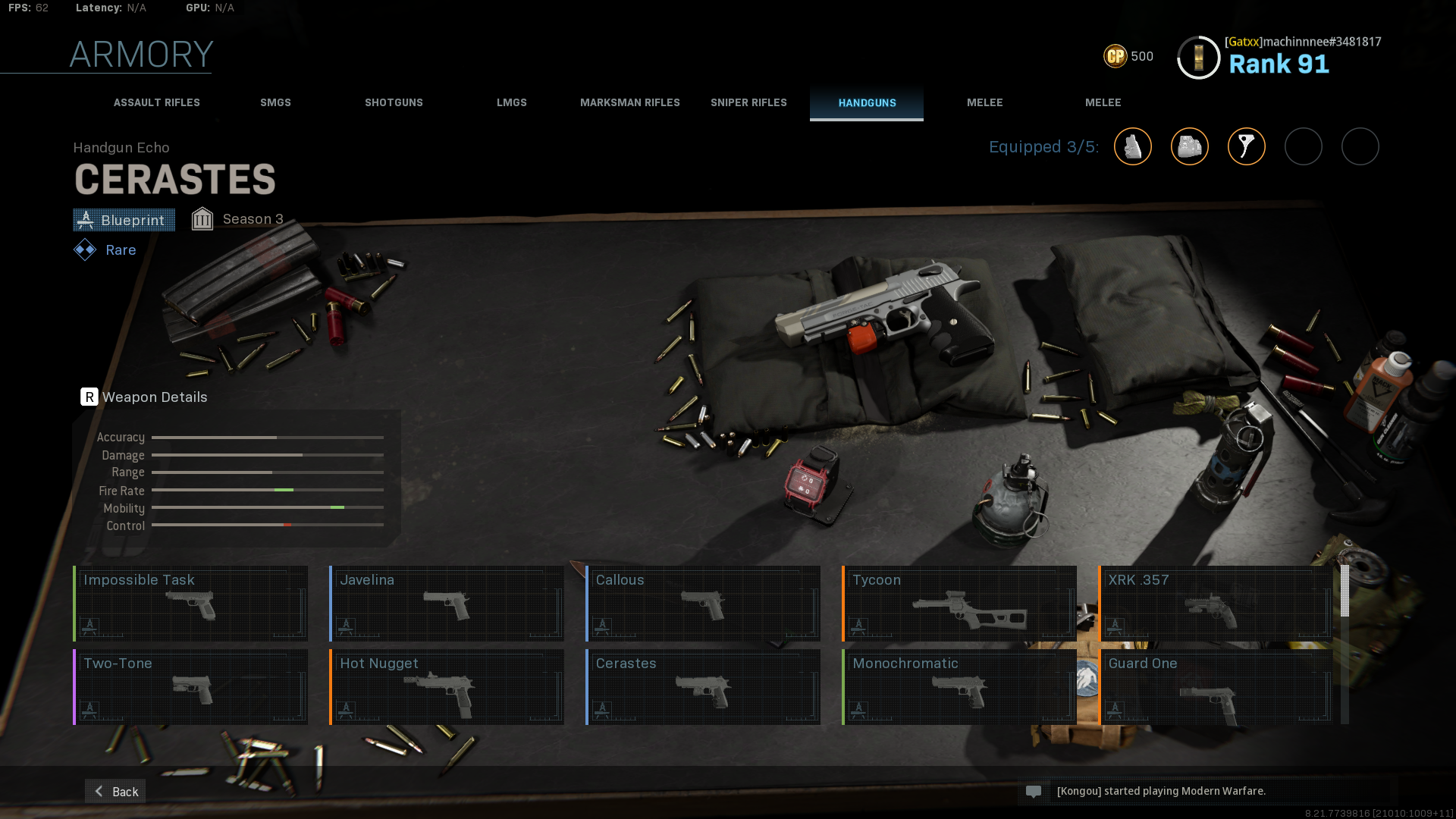Click the Blueprint compass icon

(x=86, y=220)
